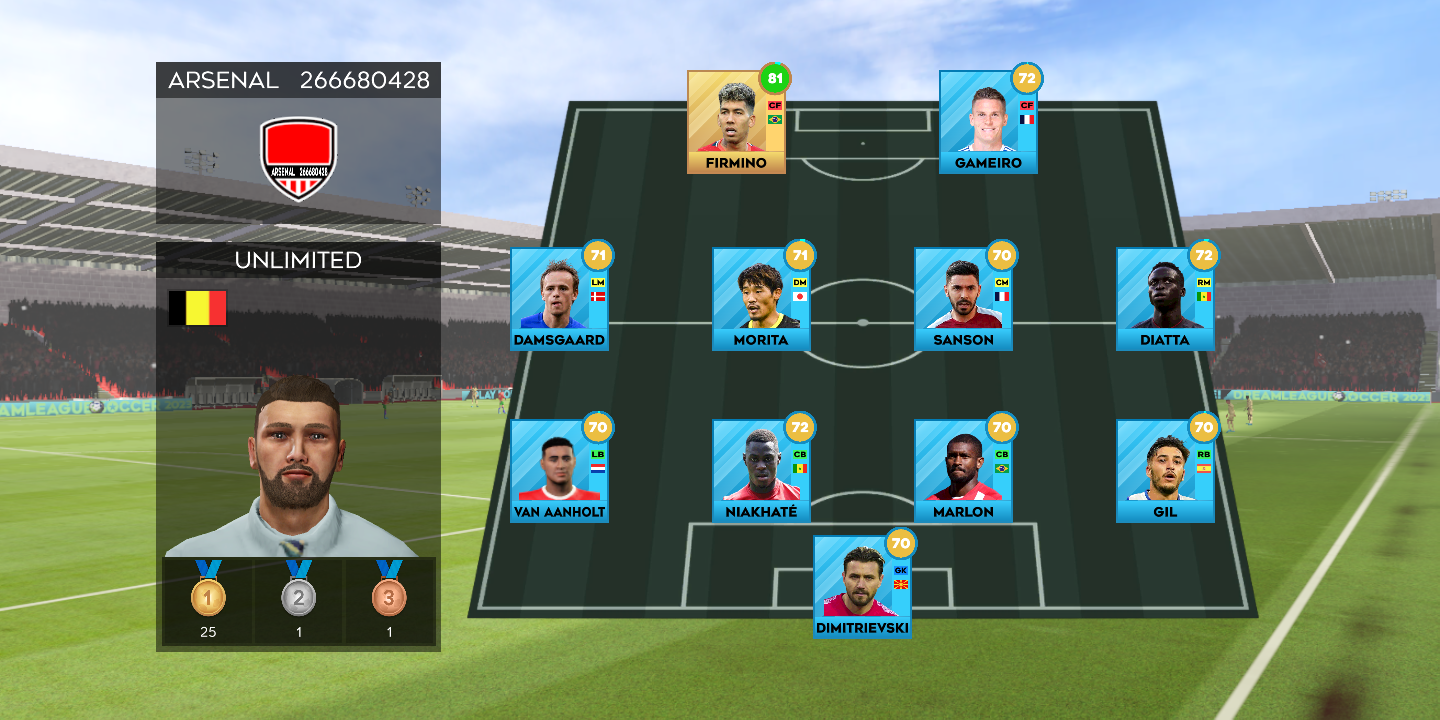
Task: Select the Van Aanholt left back card
Action: point(559,471)
